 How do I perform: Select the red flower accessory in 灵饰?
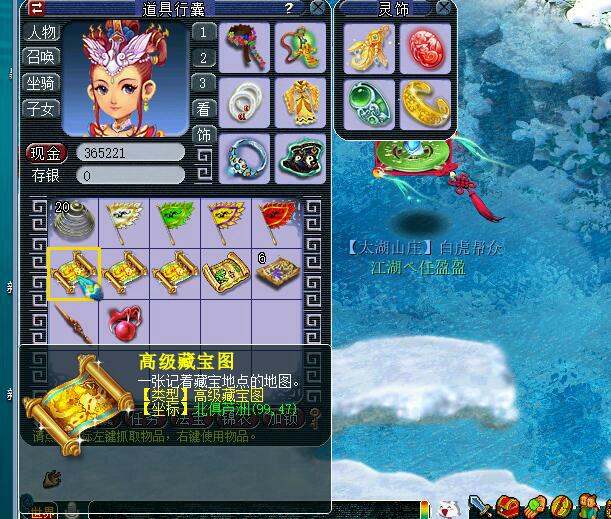tap(425, 47)
